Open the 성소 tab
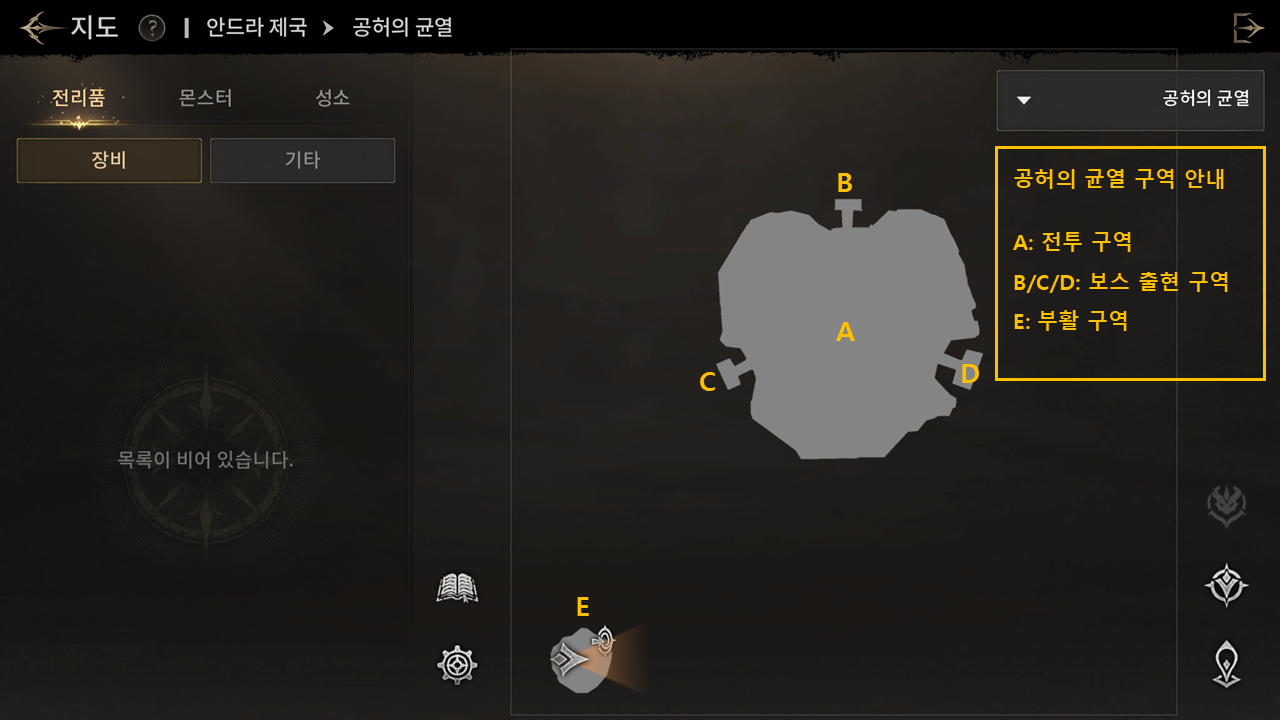 point(332,98)
